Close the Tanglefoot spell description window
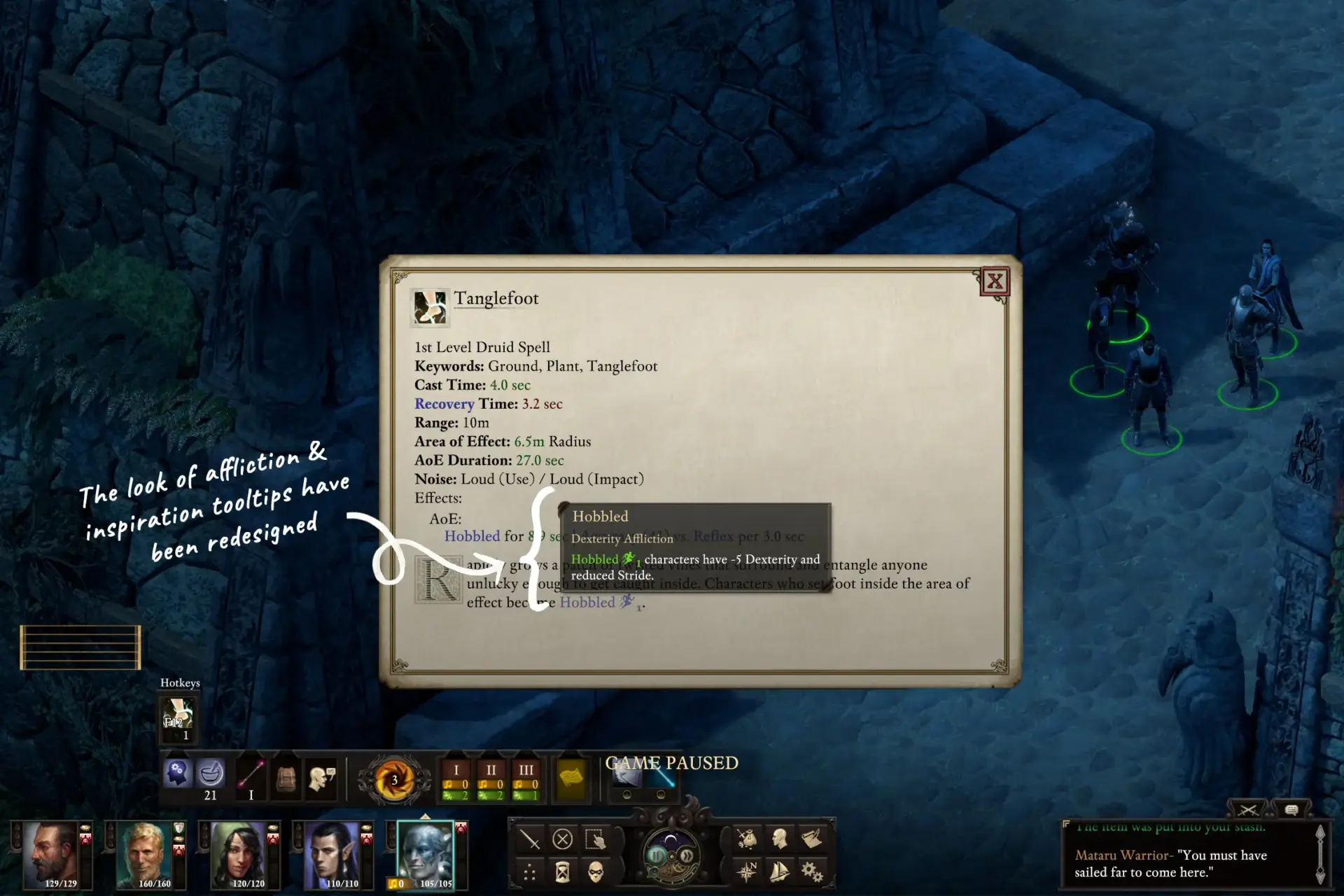The image size is (1344, 896). tap(995, 281)
